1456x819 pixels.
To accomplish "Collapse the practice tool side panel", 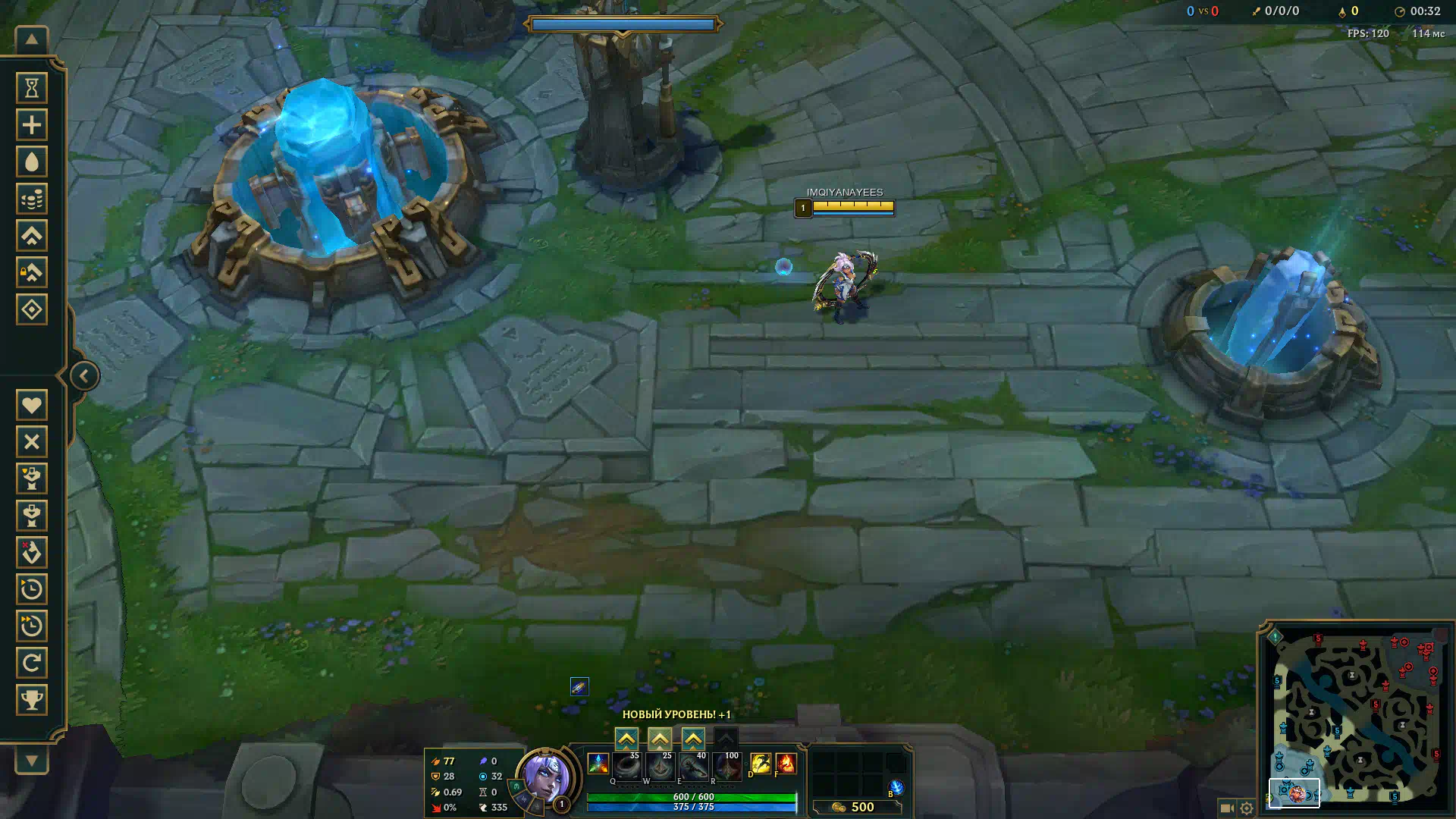I will 84,375.
